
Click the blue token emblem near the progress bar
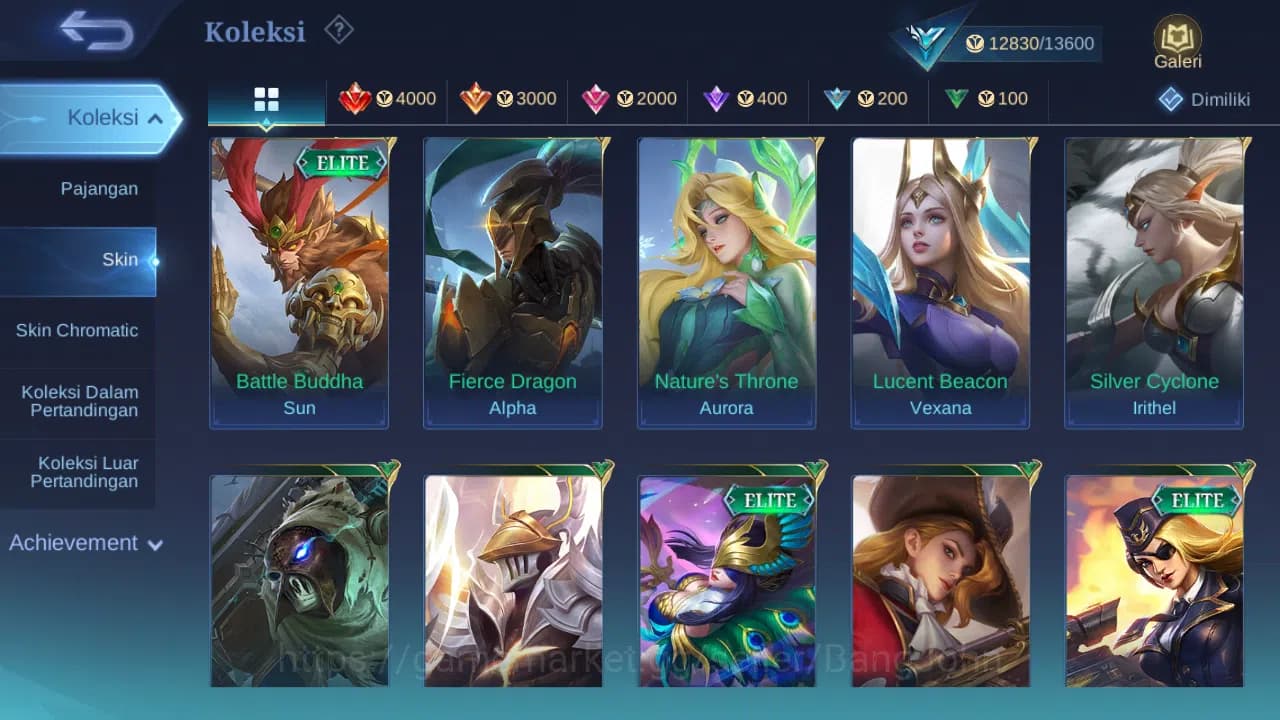click(x=925, y=38)
